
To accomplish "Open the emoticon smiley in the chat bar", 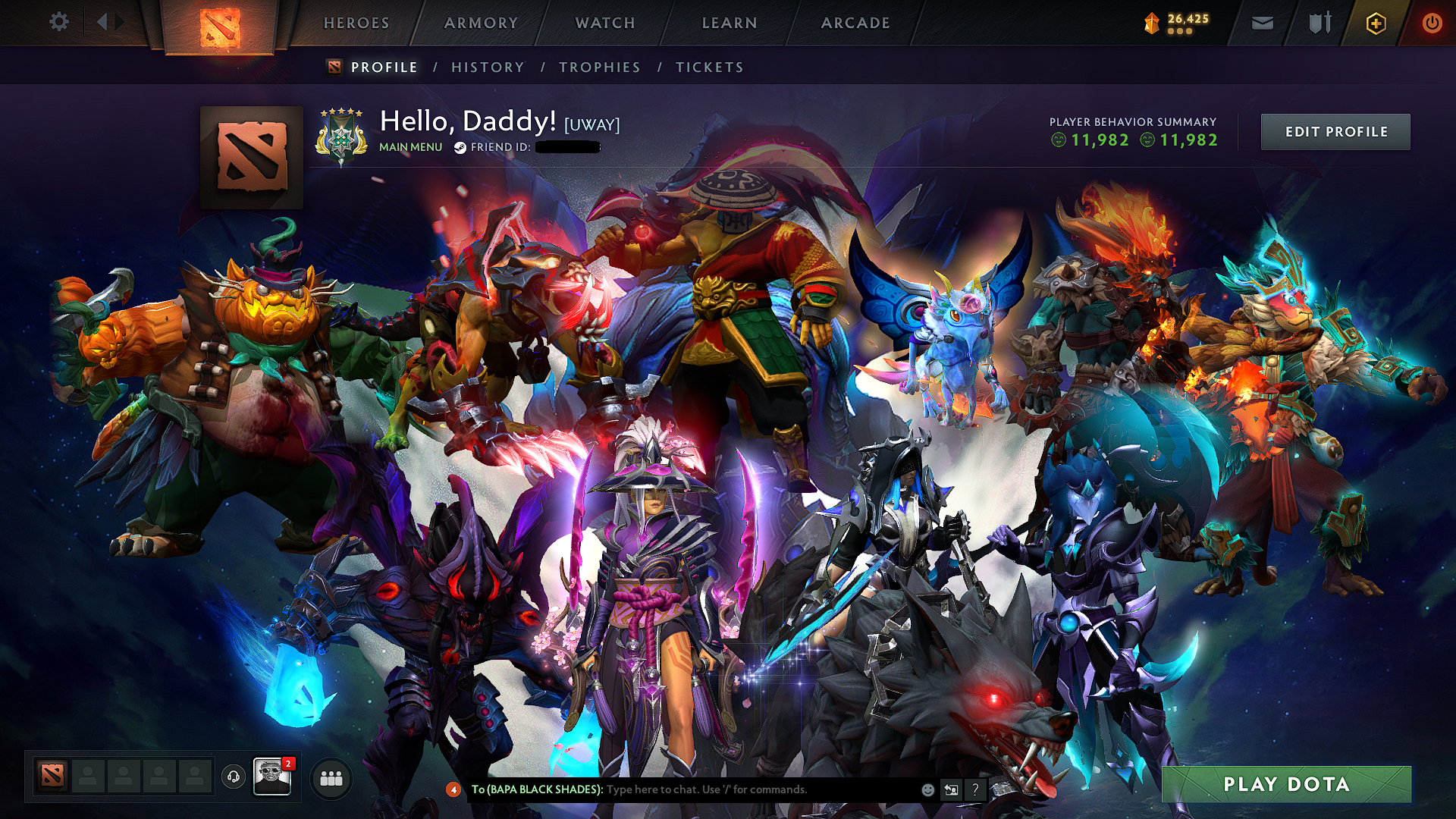I will tap(927, 789).
